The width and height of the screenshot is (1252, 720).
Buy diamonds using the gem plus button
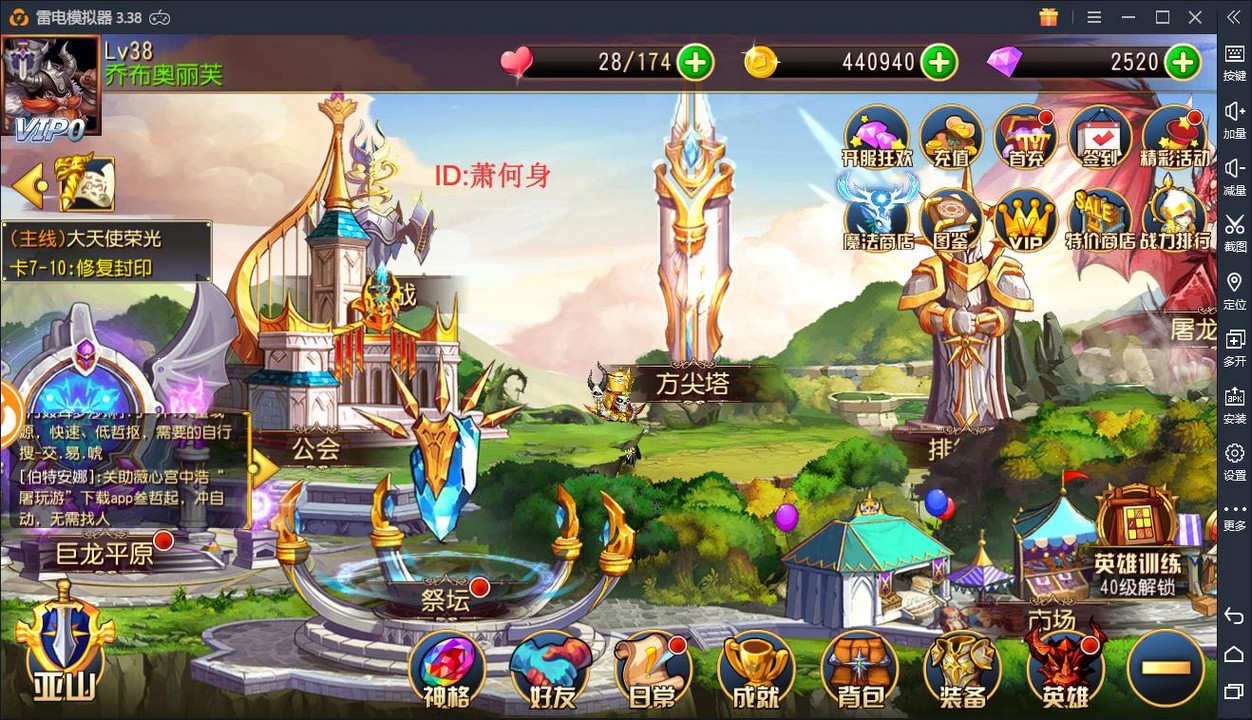1182,62
